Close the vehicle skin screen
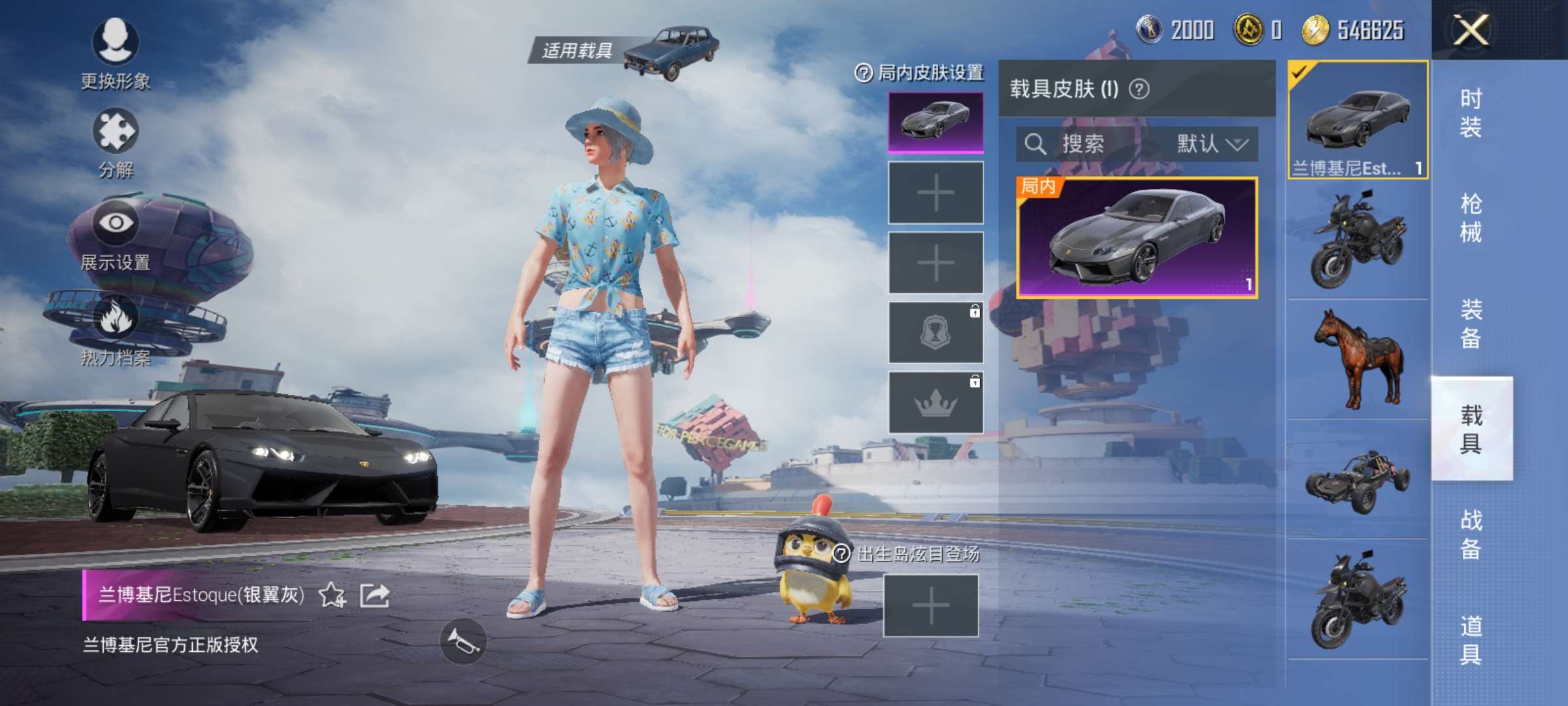Viewport: 1568px width, 706px height. click(x=1470, y=30)
